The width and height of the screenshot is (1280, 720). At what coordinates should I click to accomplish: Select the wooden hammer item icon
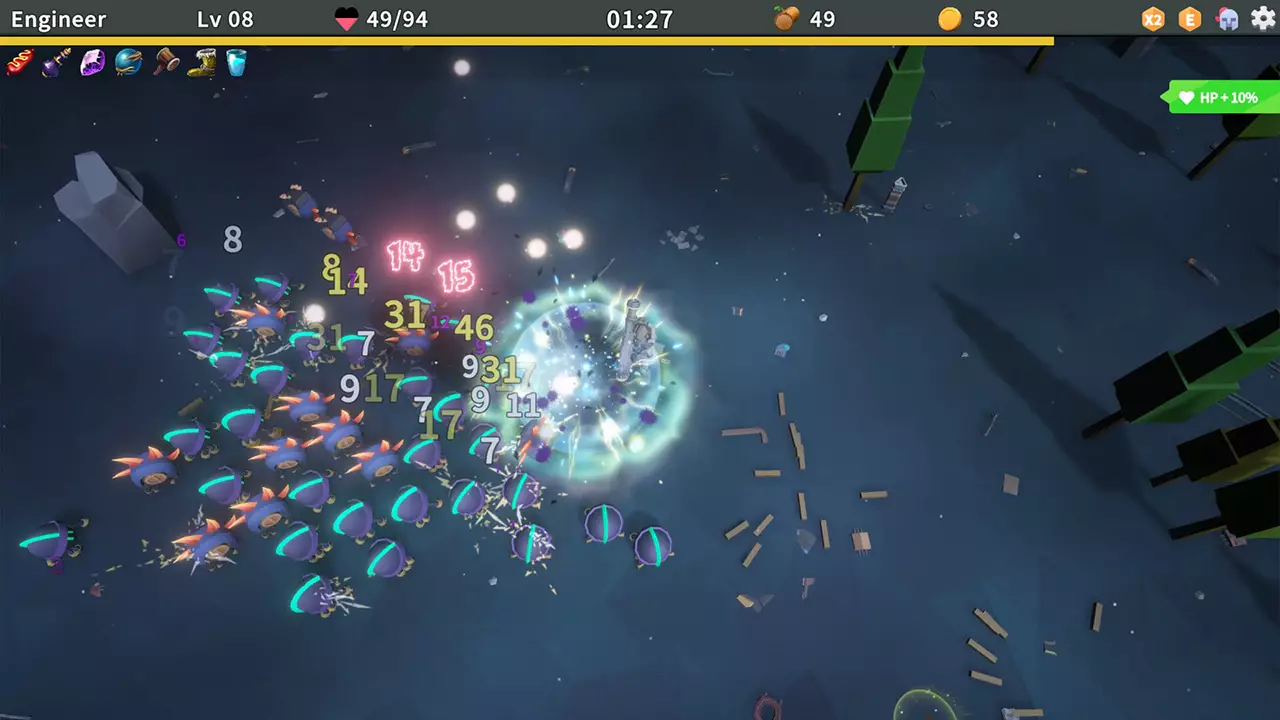tap(165, 63)
